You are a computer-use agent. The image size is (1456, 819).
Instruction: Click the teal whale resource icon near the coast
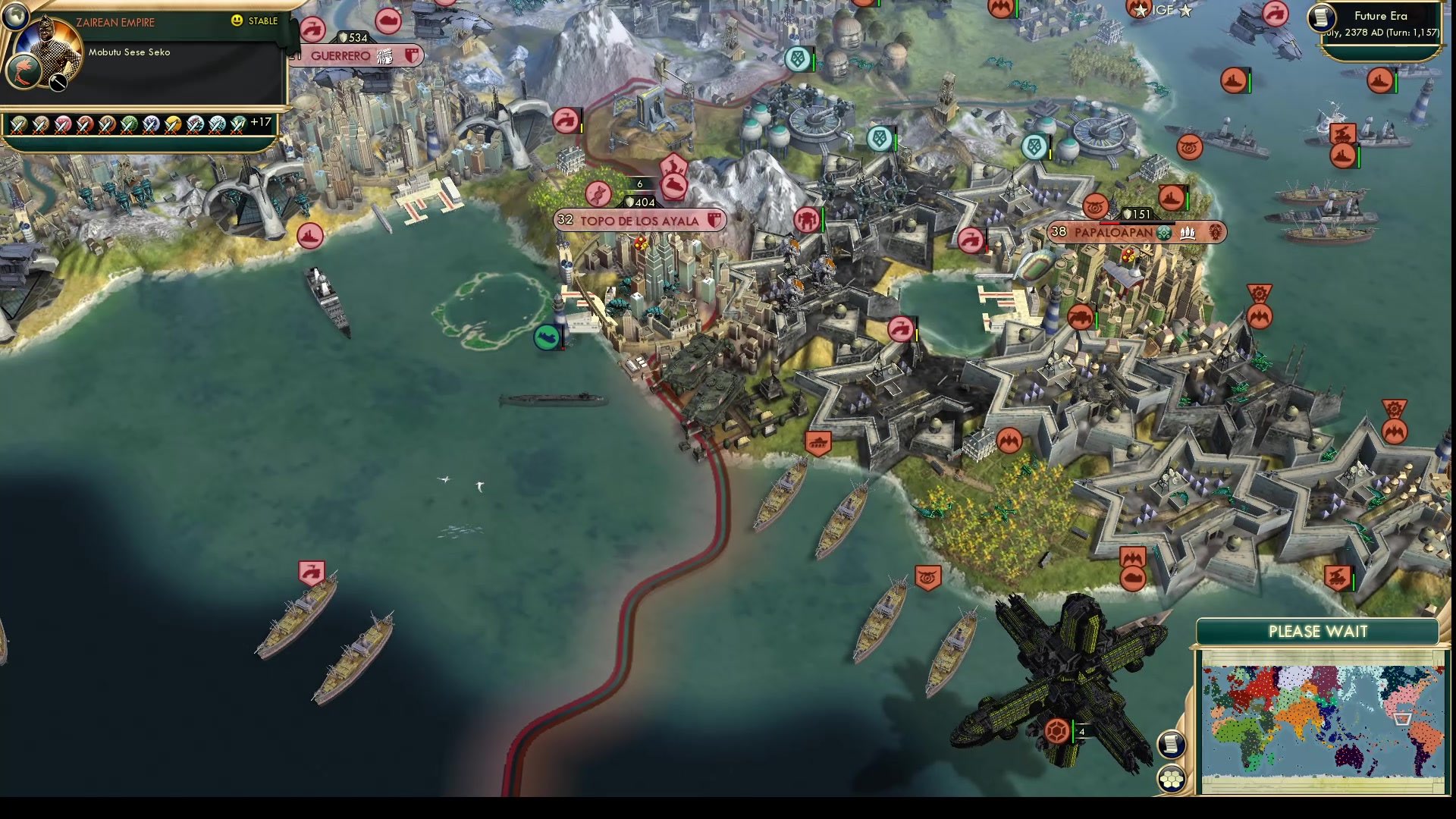[548, 337]
